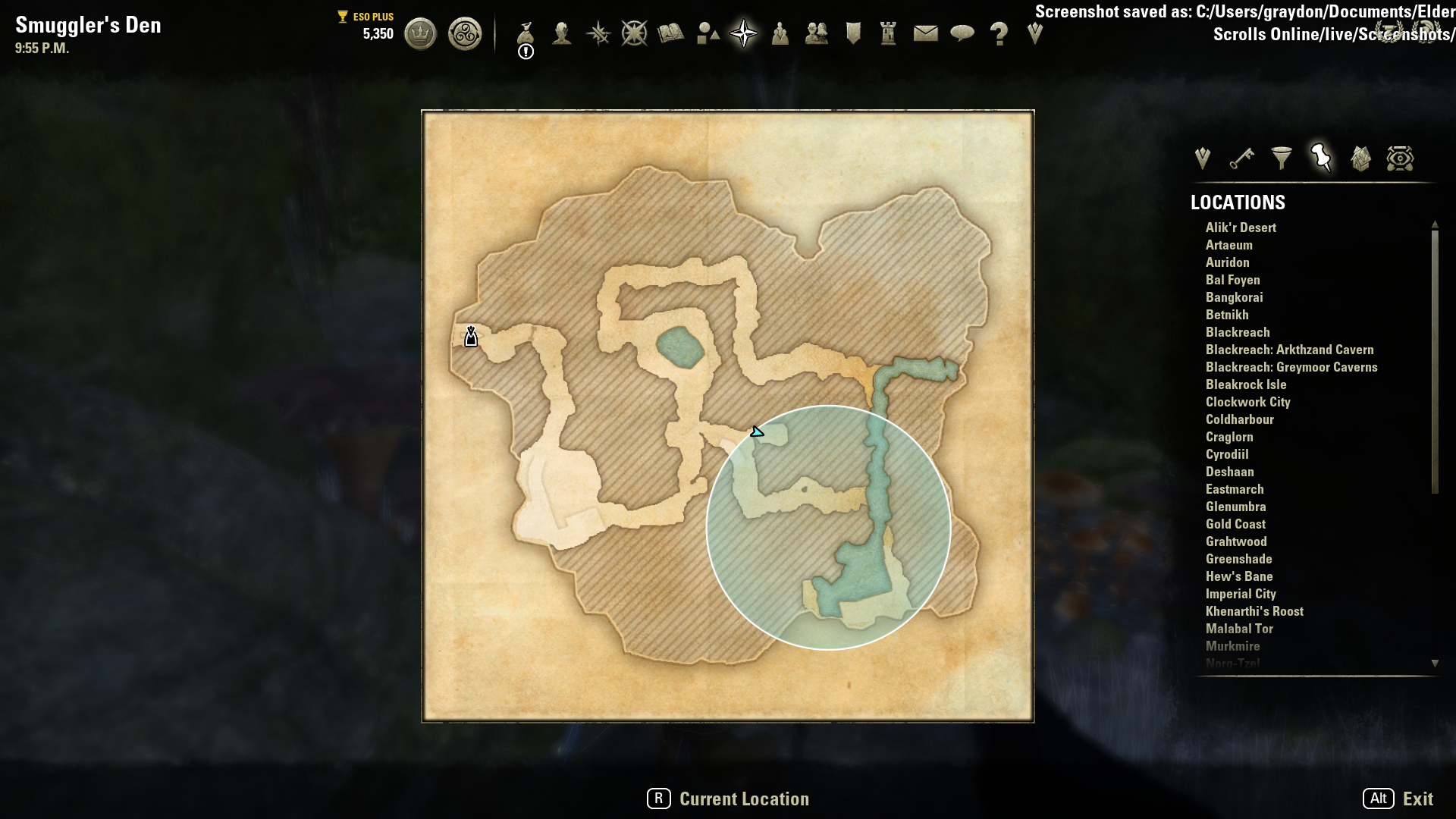Open the journal open-book icon
Viewport: 1456px width, 819px height.
click(x=671, y=33)
